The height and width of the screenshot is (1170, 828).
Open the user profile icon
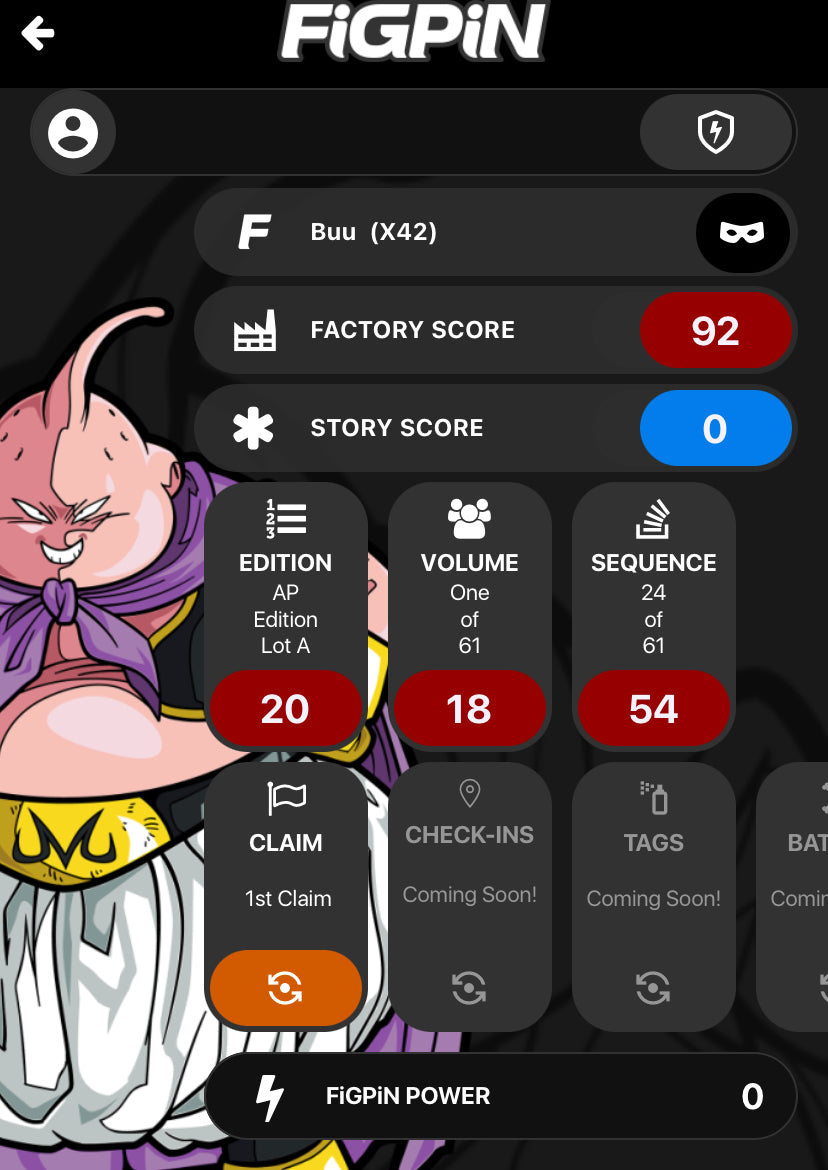coord(73,133)
